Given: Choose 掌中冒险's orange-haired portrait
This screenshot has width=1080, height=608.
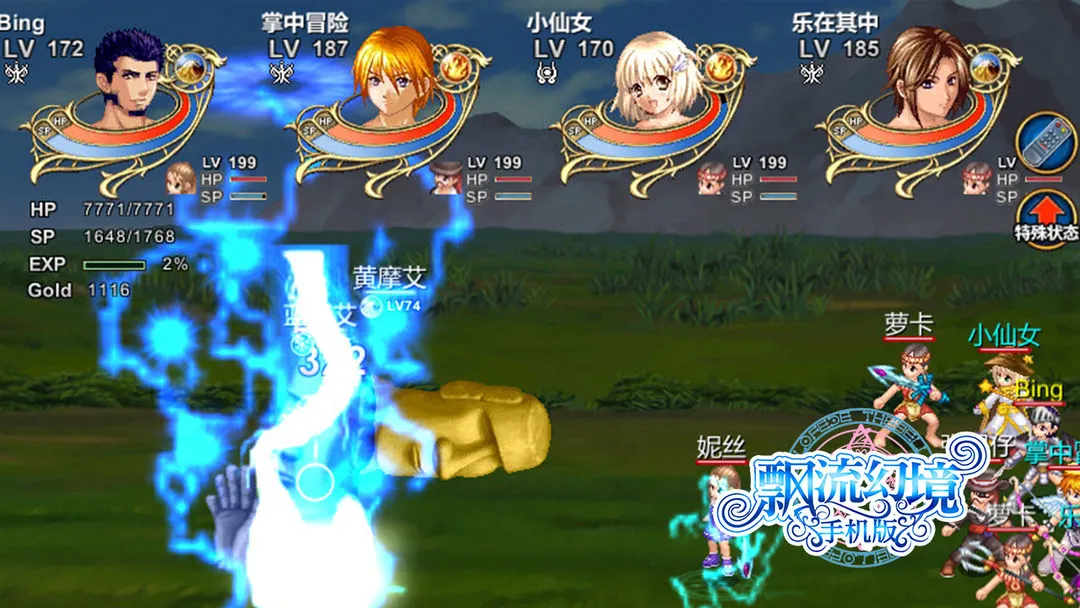Looking at the screenshot, I should (393, 82).
